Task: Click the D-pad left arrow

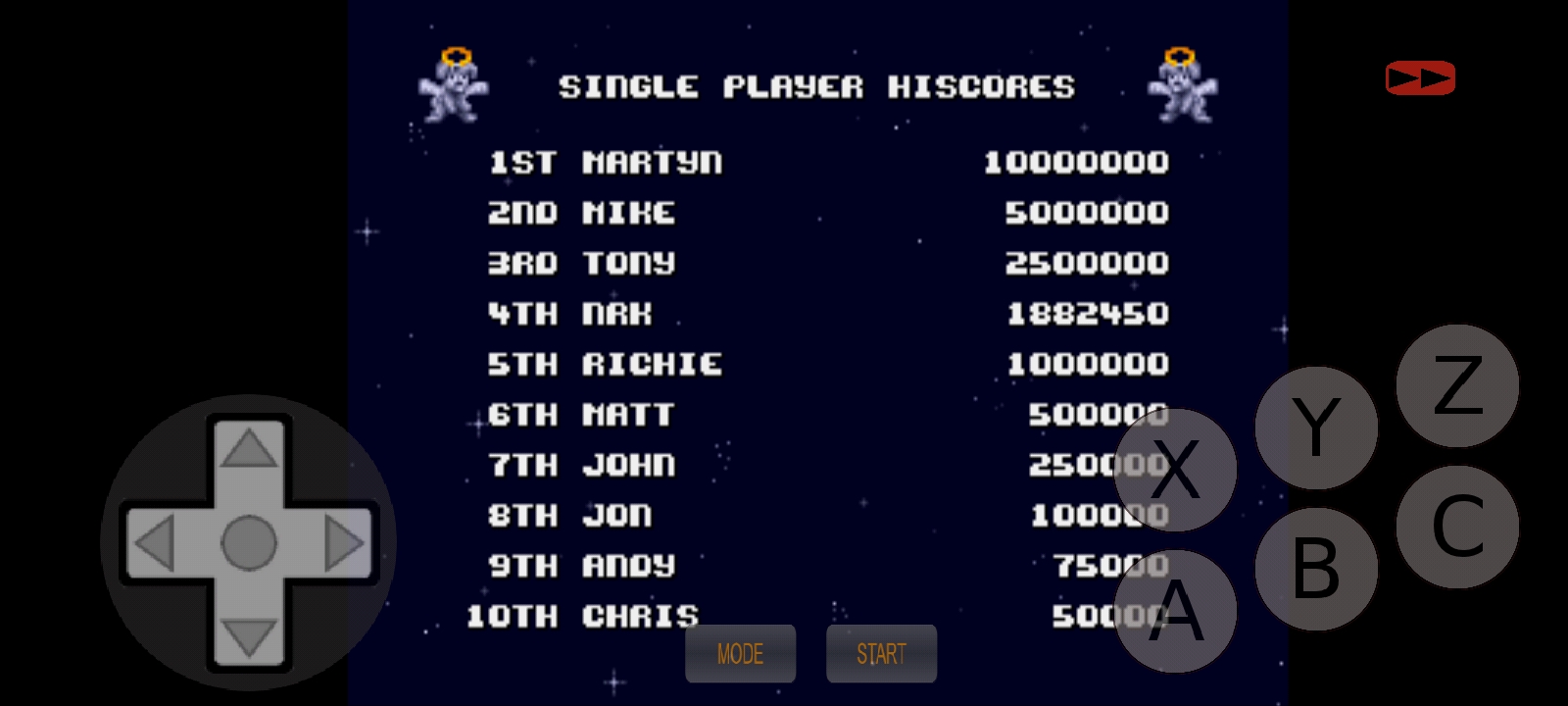Action: [155, 543]
